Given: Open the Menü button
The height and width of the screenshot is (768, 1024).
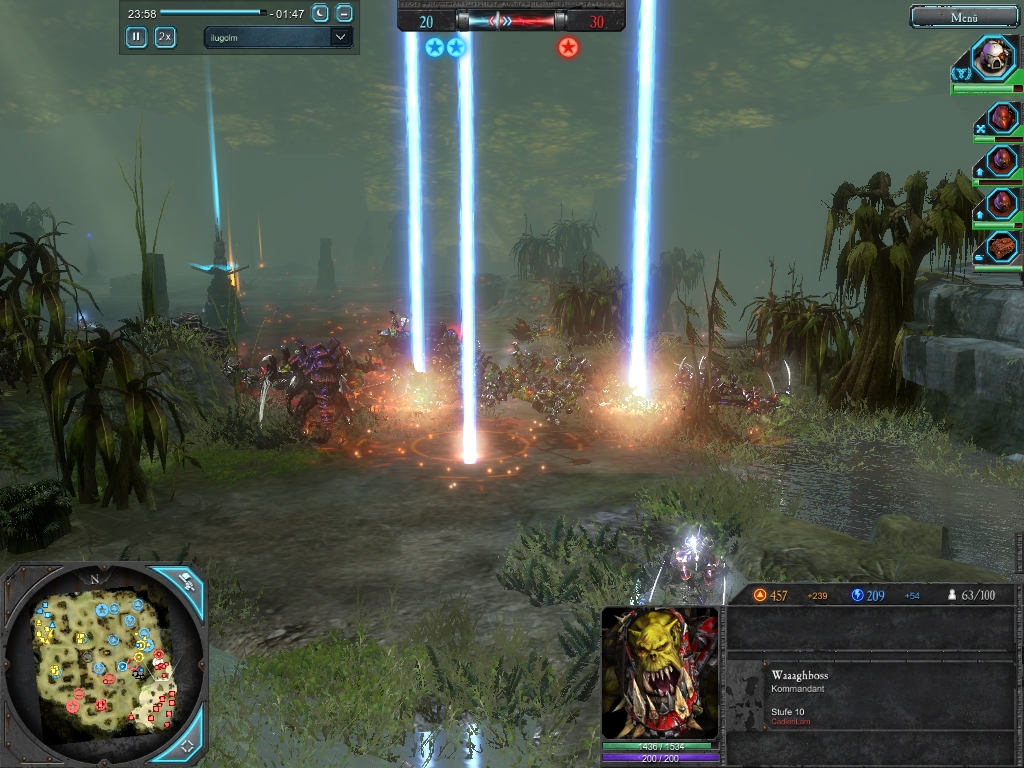Looking at the screenshot, I should click(963, 16).
